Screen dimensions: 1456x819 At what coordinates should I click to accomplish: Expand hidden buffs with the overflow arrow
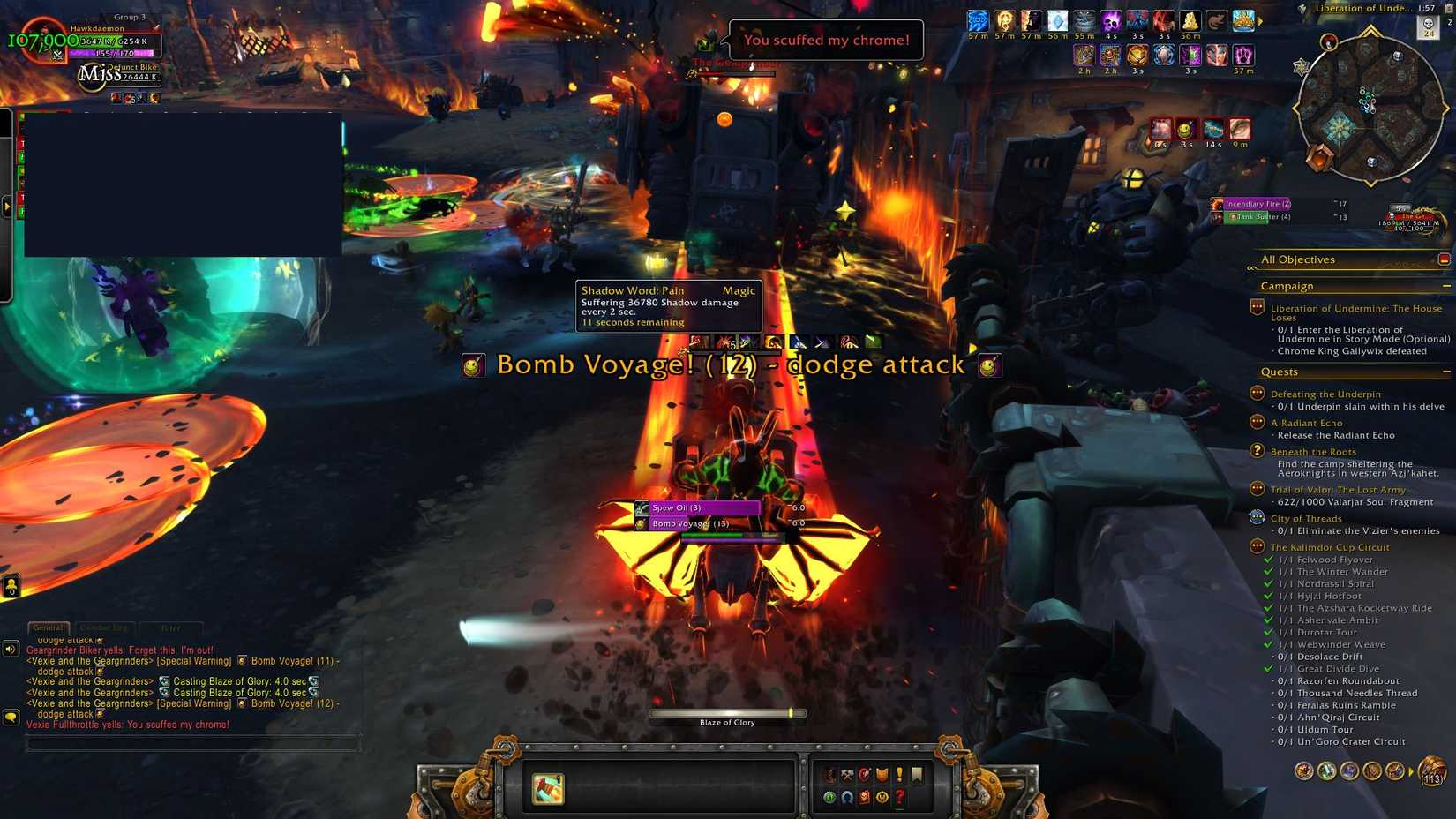pos(1259,22)
